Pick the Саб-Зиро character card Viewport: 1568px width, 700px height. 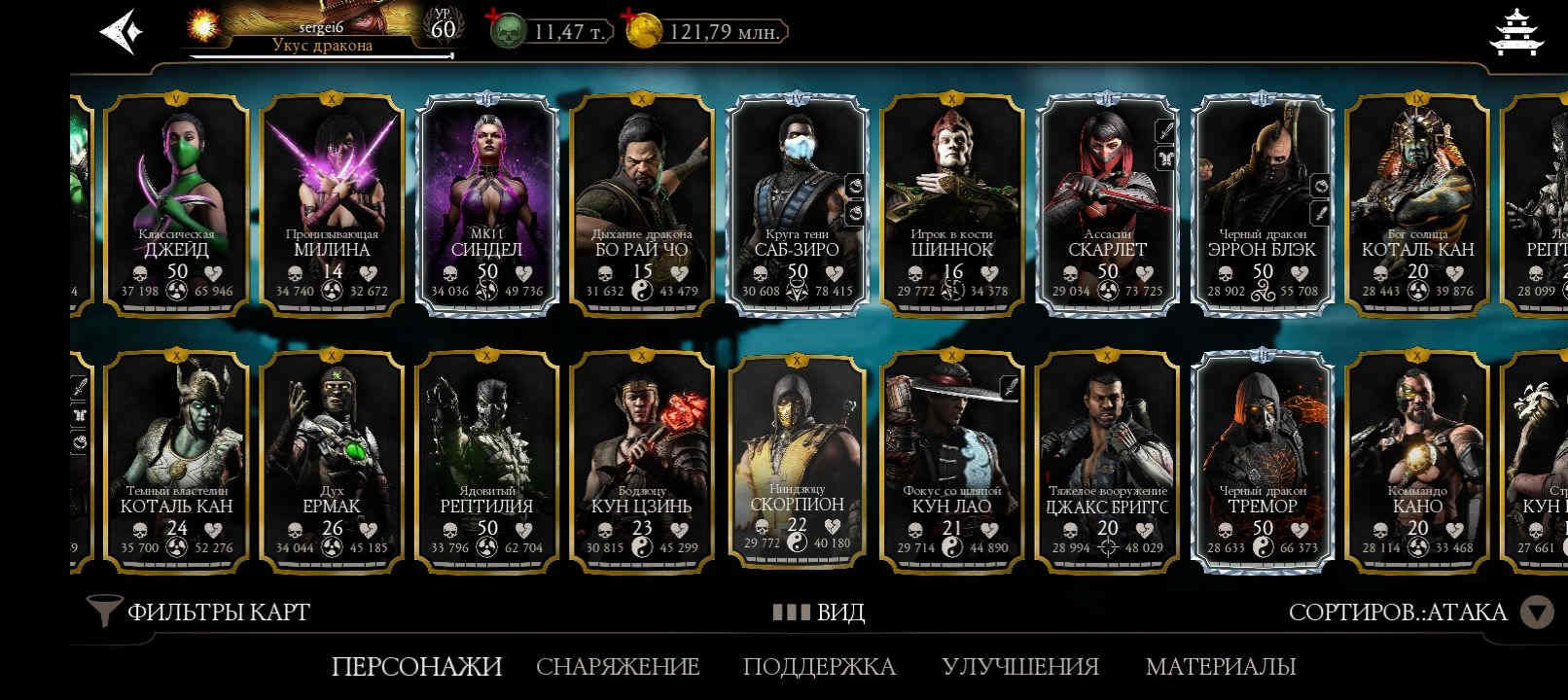[797, 204]
